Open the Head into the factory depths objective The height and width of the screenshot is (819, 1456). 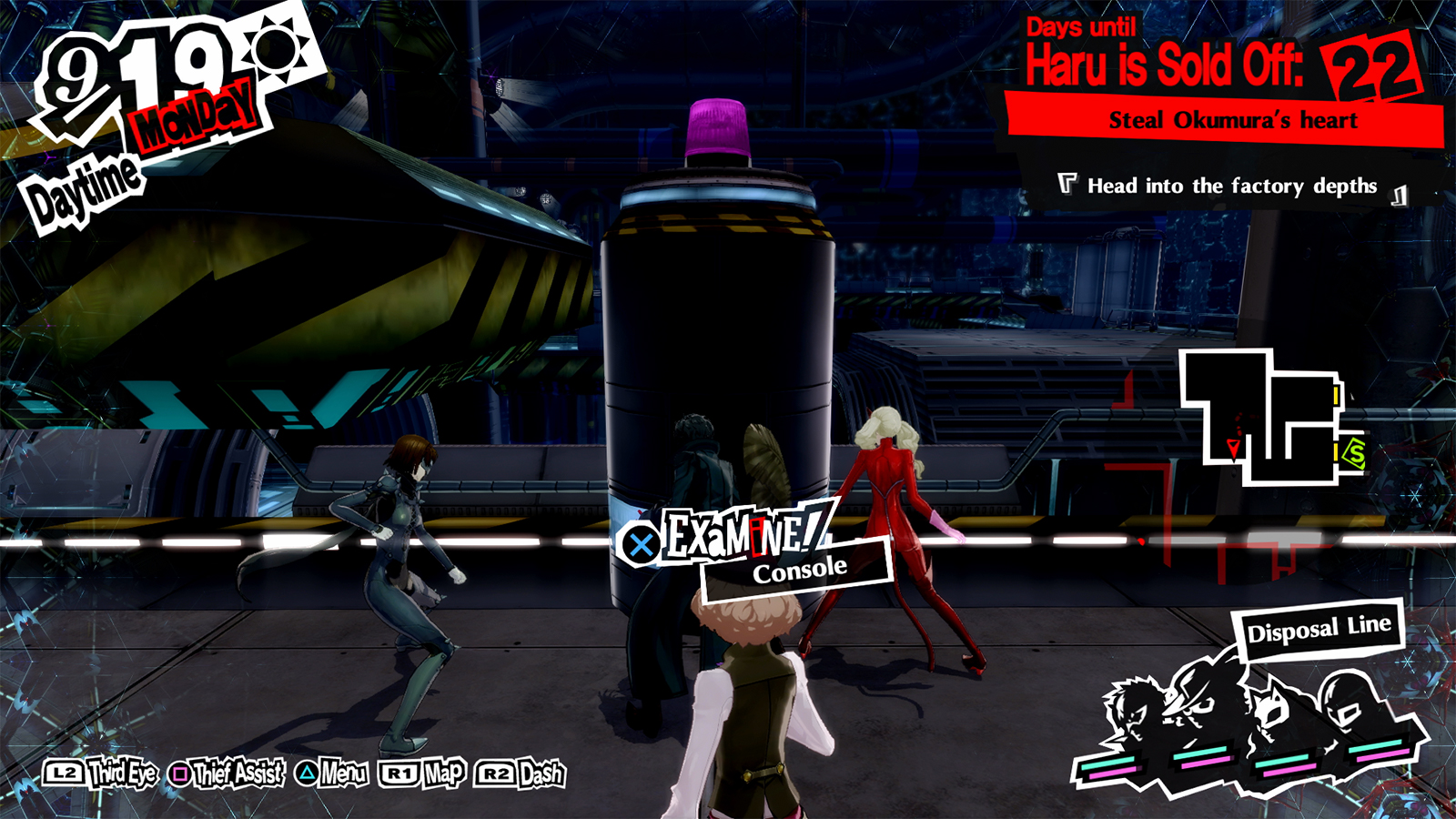pos(1230,185)
